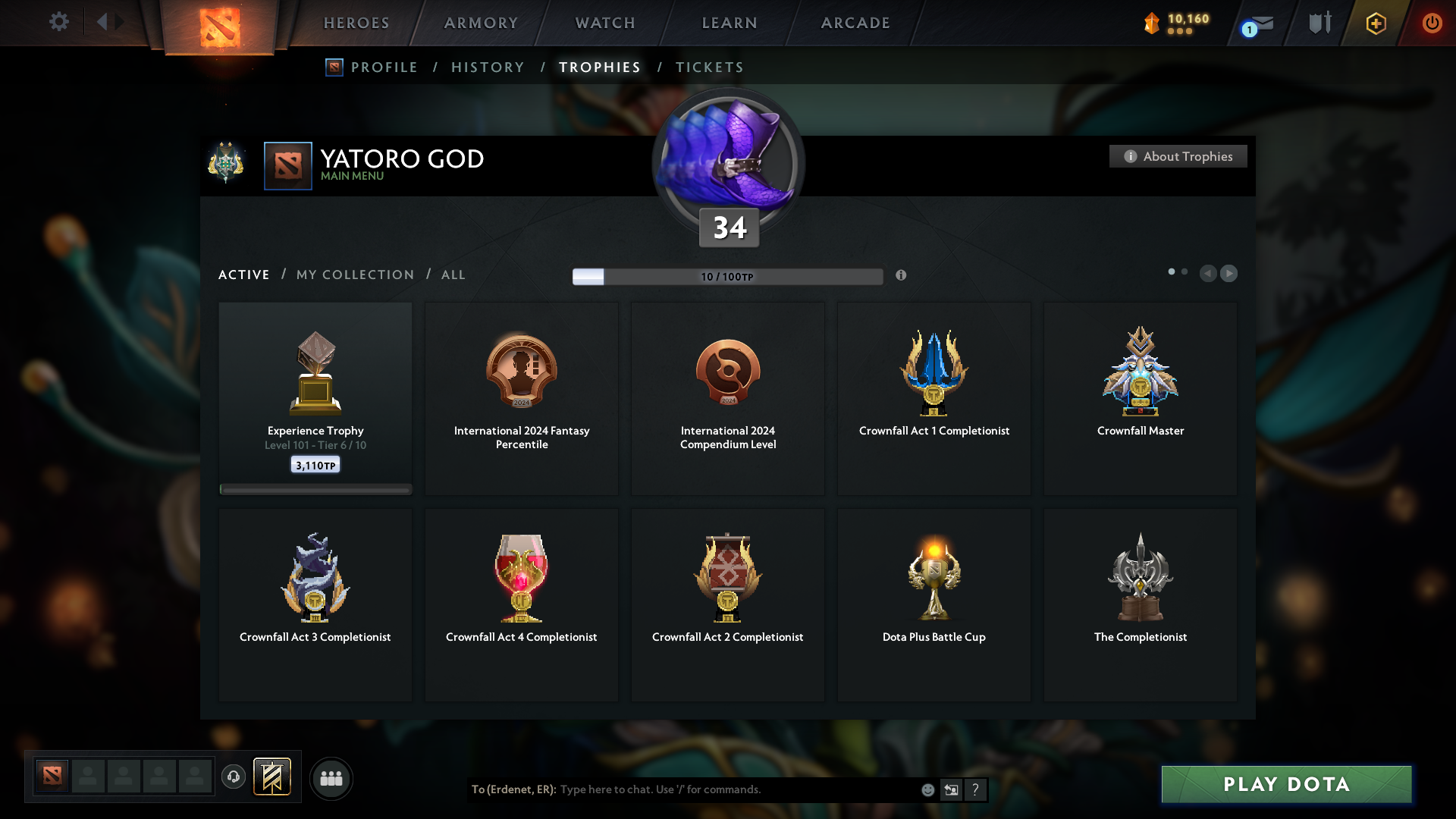This screenshot has width=1456, height=819.
Task: Toggle the voice chat headset icon
Action: (233, 777)
